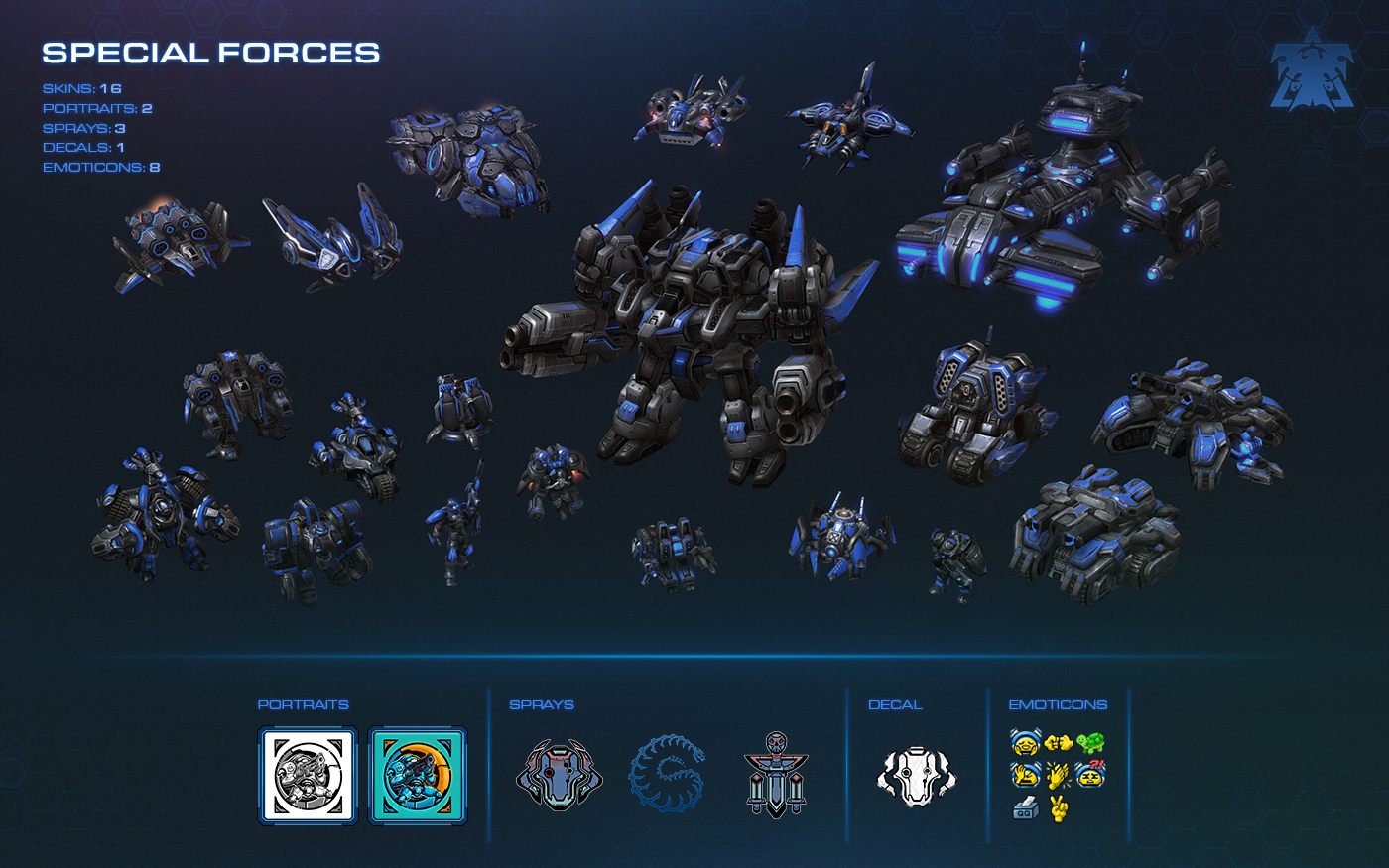Pick the peace sign hand emoticon
The image size is (1389, 868).
1059,808
